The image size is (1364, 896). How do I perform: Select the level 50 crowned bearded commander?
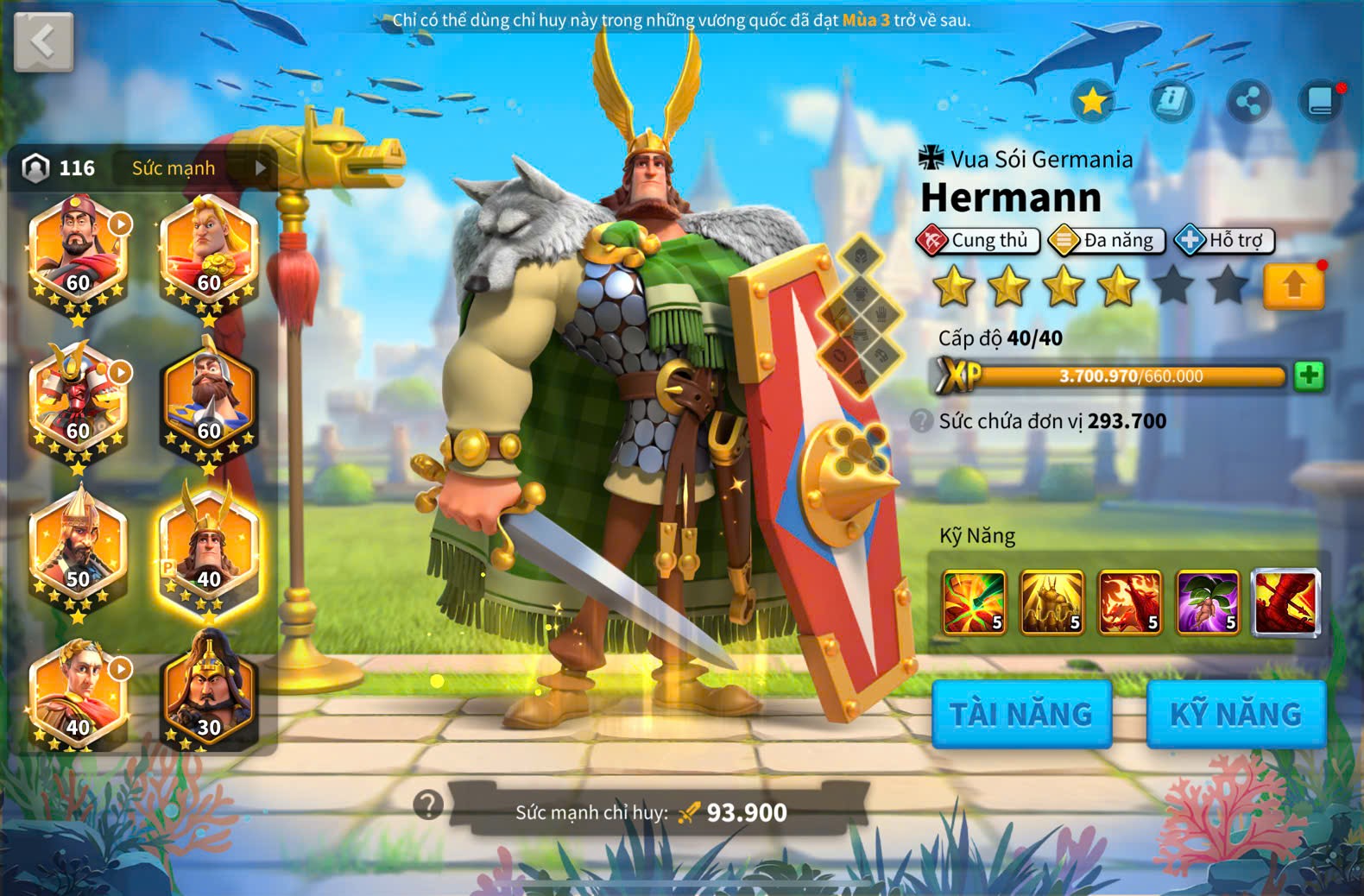pos(78,552)
